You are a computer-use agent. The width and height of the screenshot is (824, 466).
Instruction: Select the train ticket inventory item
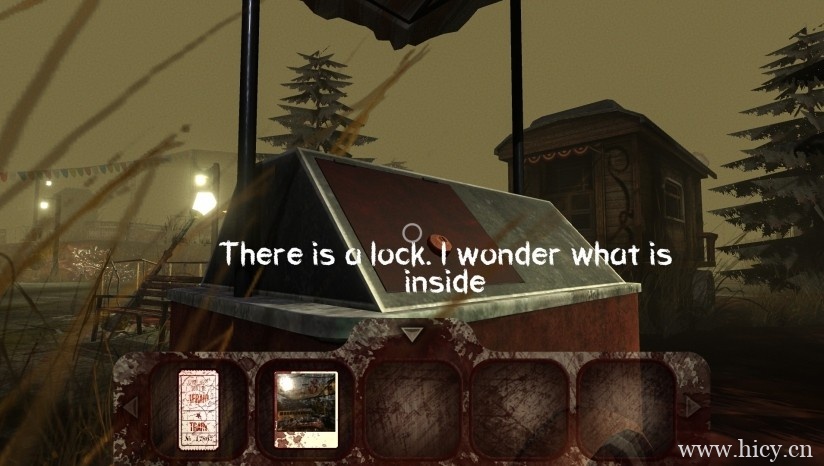[x=197, y=407]
